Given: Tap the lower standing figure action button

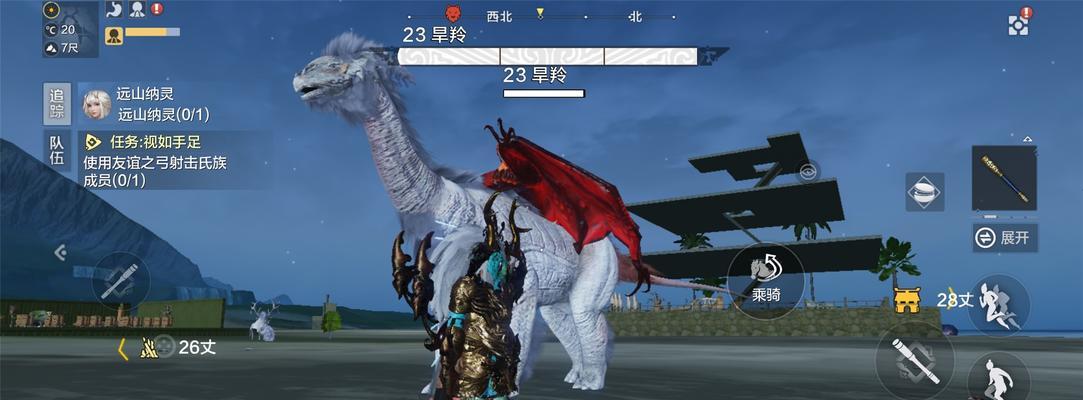Looking at the screenshot, I should pos(998,377).
